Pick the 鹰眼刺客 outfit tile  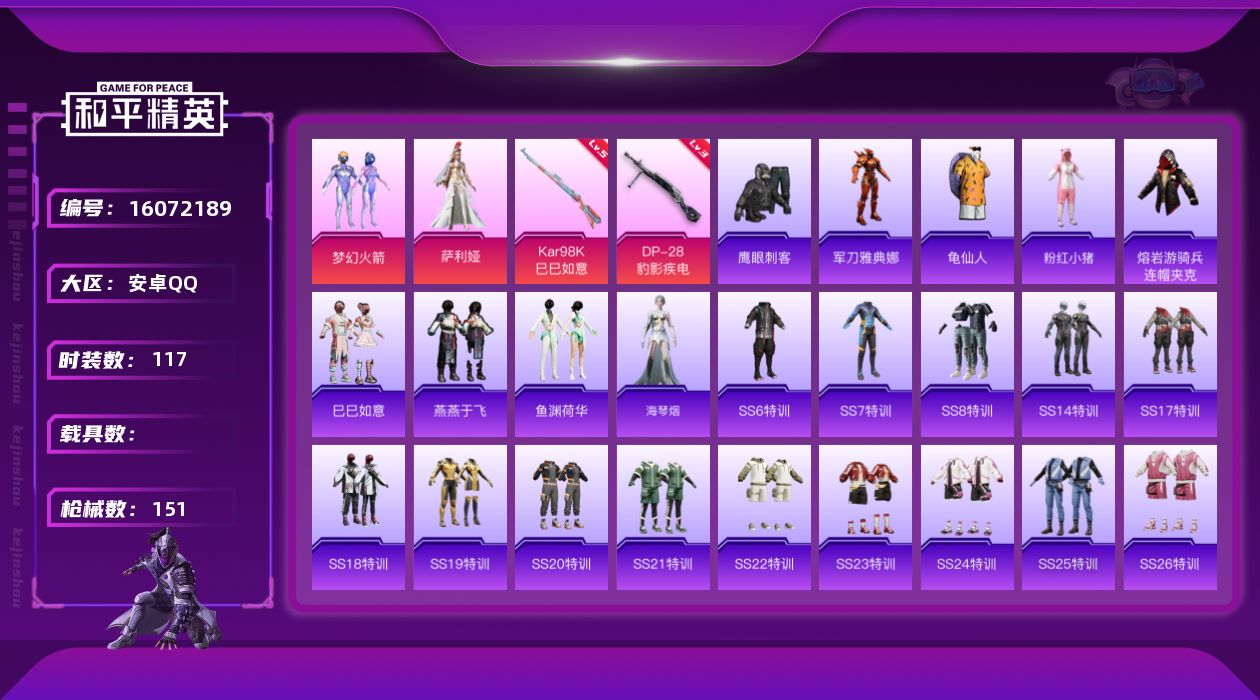(764, 211)
